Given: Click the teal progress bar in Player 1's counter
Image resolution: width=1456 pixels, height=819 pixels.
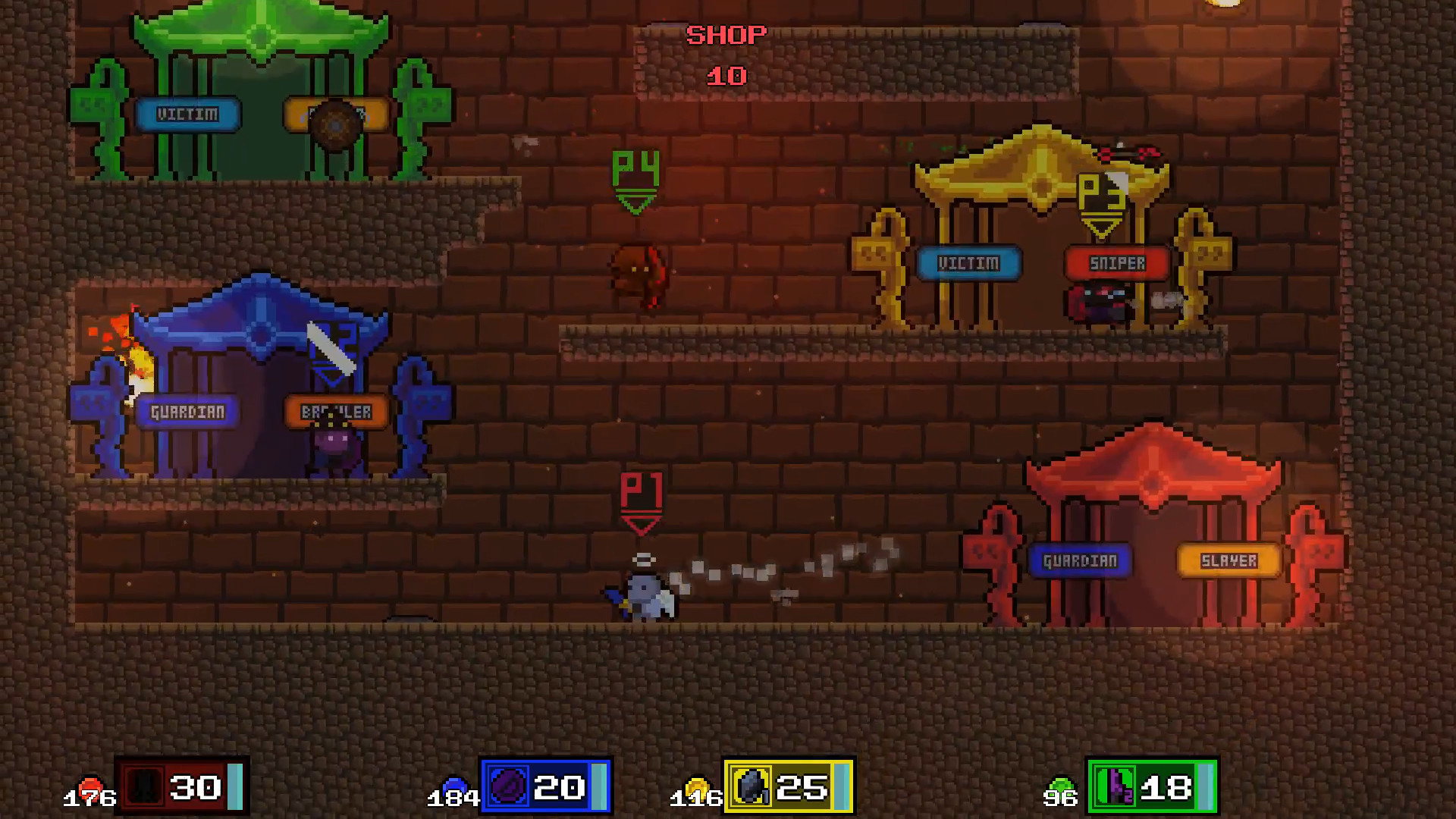Looking at the screenshot, I should pyautogui.click(x=234, y=786).
